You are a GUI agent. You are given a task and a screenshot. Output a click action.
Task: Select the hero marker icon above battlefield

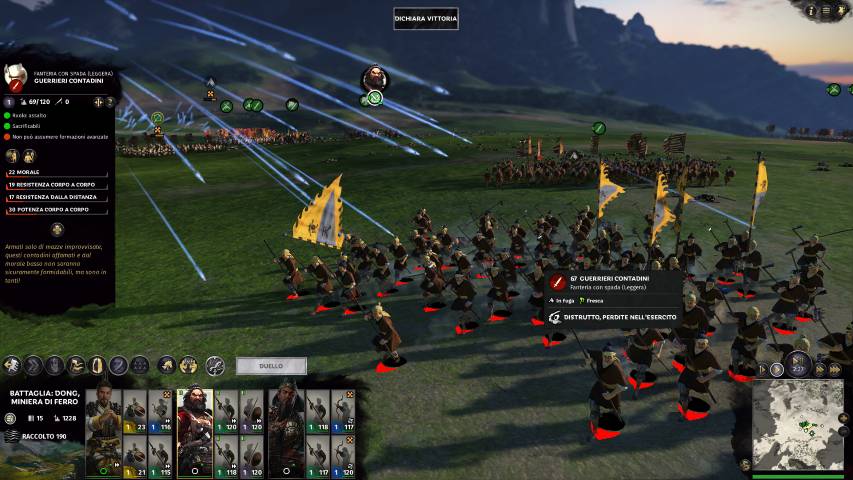pyautogui.click(x=374, y=78)
